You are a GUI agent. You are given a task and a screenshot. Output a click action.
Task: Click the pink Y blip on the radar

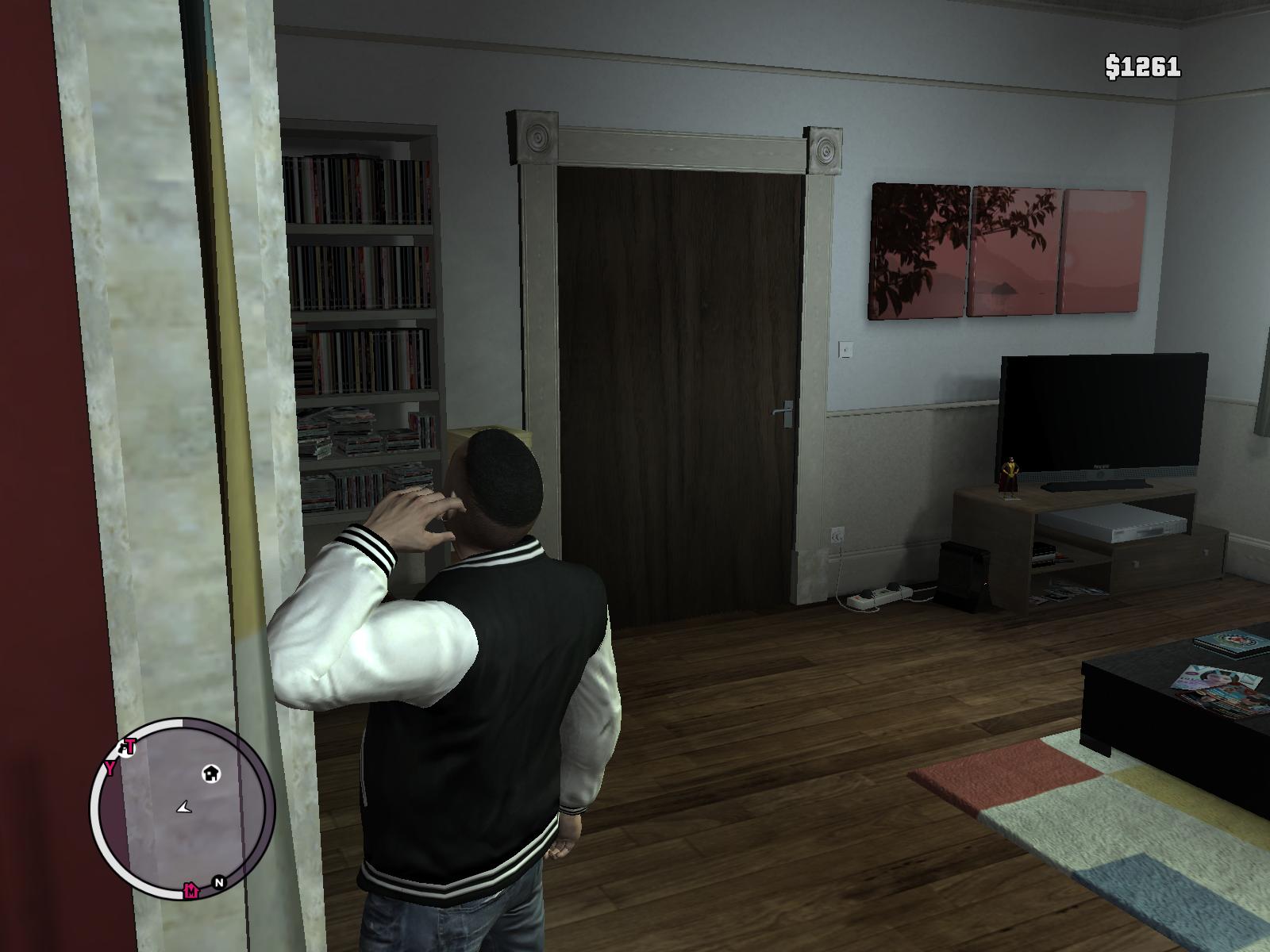111,768
